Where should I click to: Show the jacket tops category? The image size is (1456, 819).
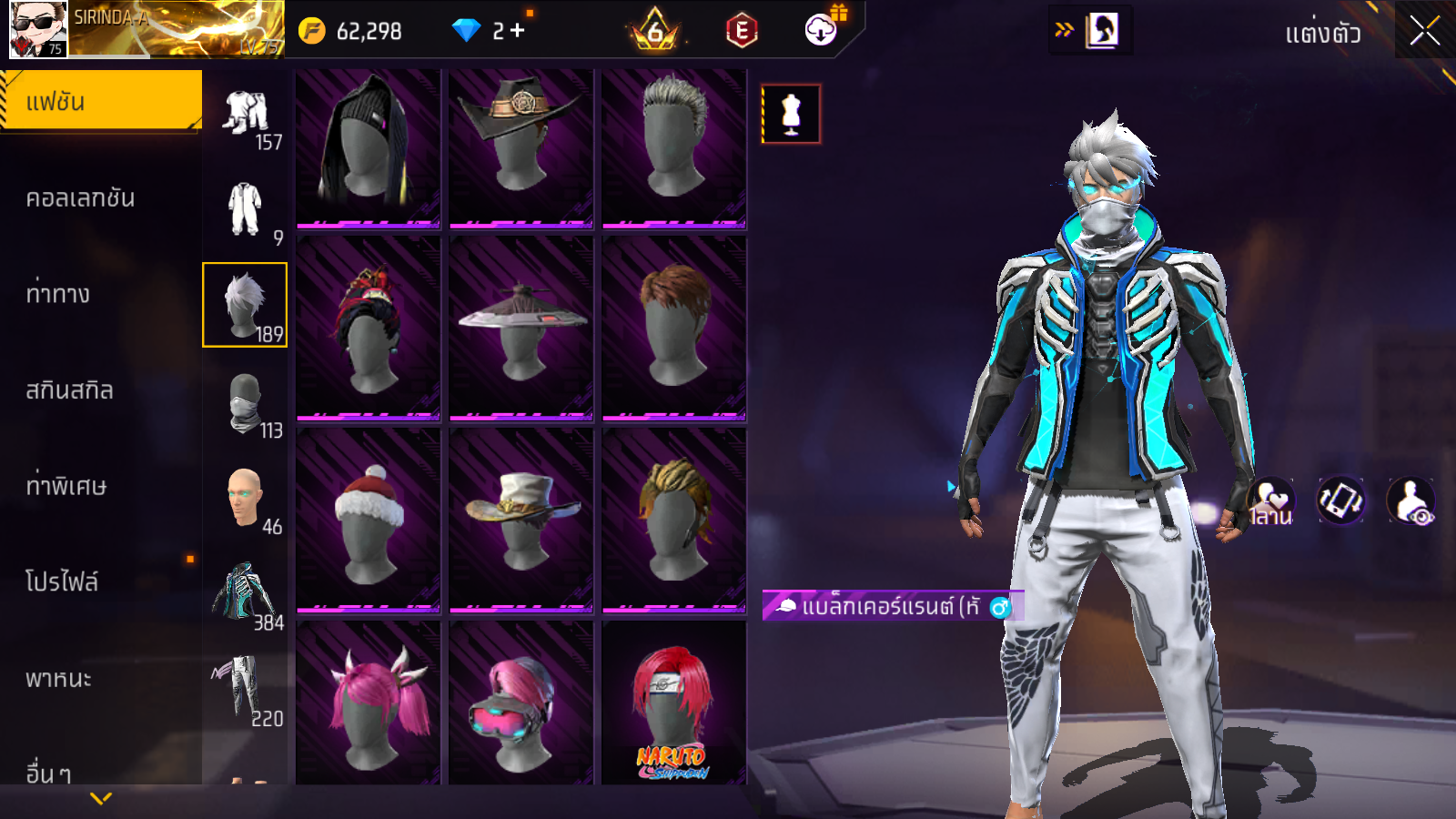click(246, 594)
